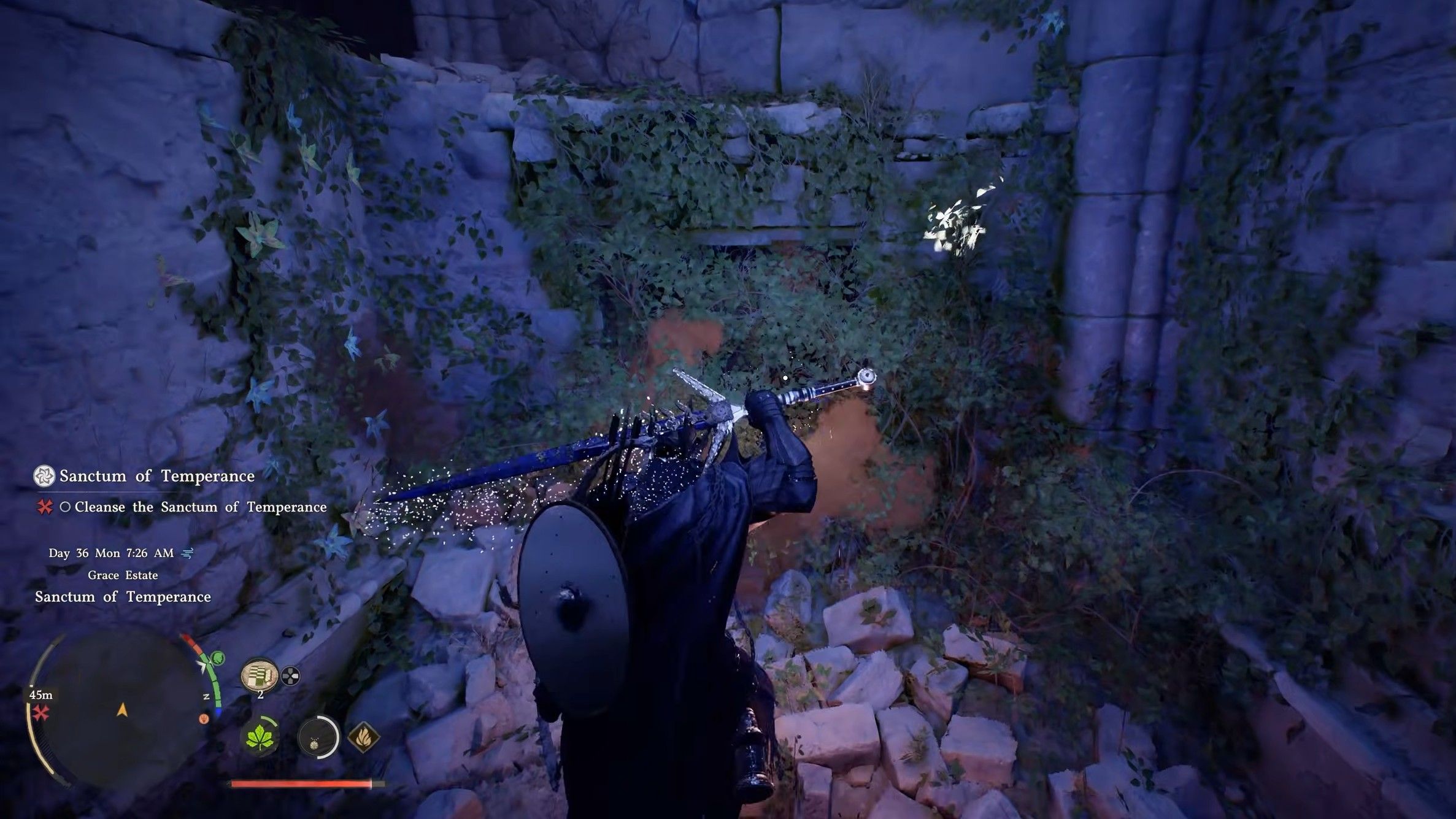
Task: Trigger the grenade ability on cooldown
Action: pyautogui.click(x=318, y=737)
